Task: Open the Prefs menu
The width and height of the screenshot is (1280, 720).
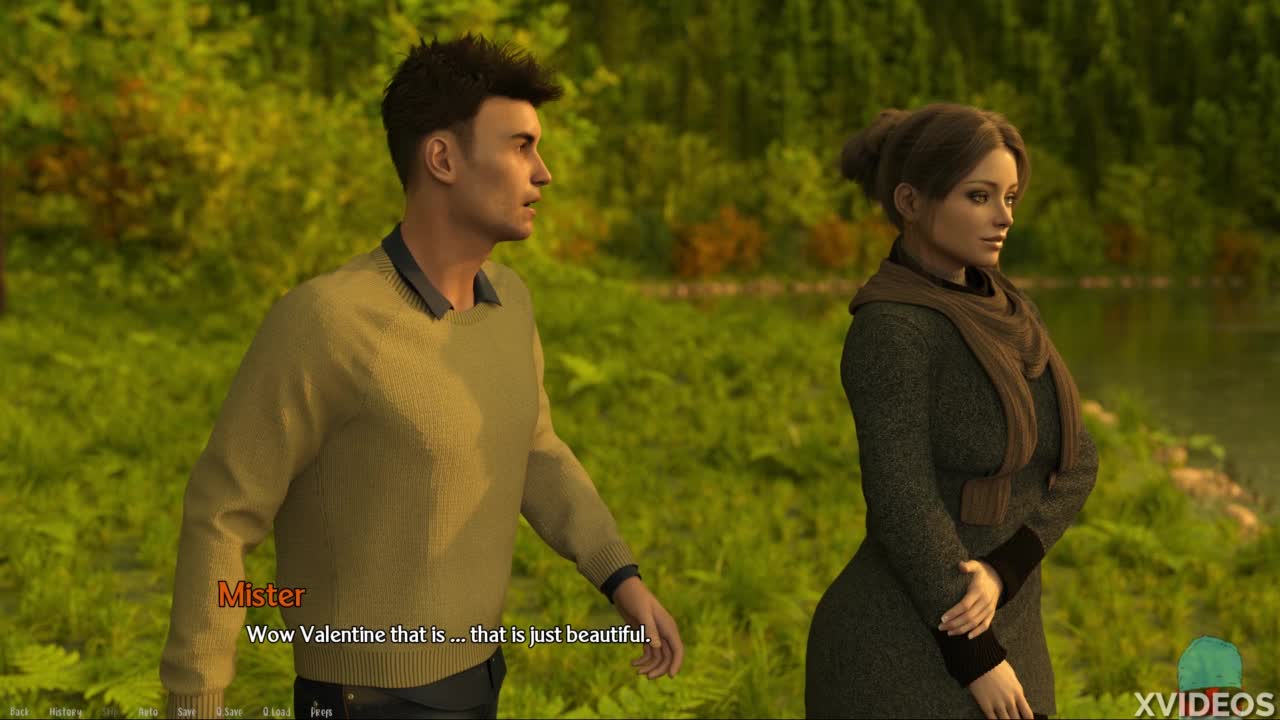Action: pyautogui.click(x=321, y=712)
